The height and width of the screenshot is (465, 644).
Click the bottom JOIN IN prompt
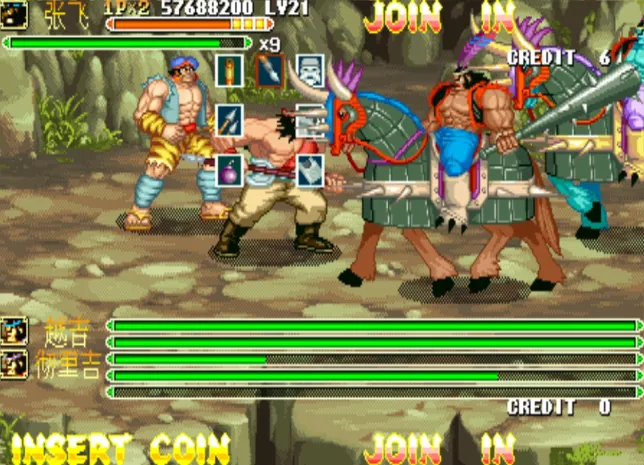pyautogui.click(x=440, y=448)
